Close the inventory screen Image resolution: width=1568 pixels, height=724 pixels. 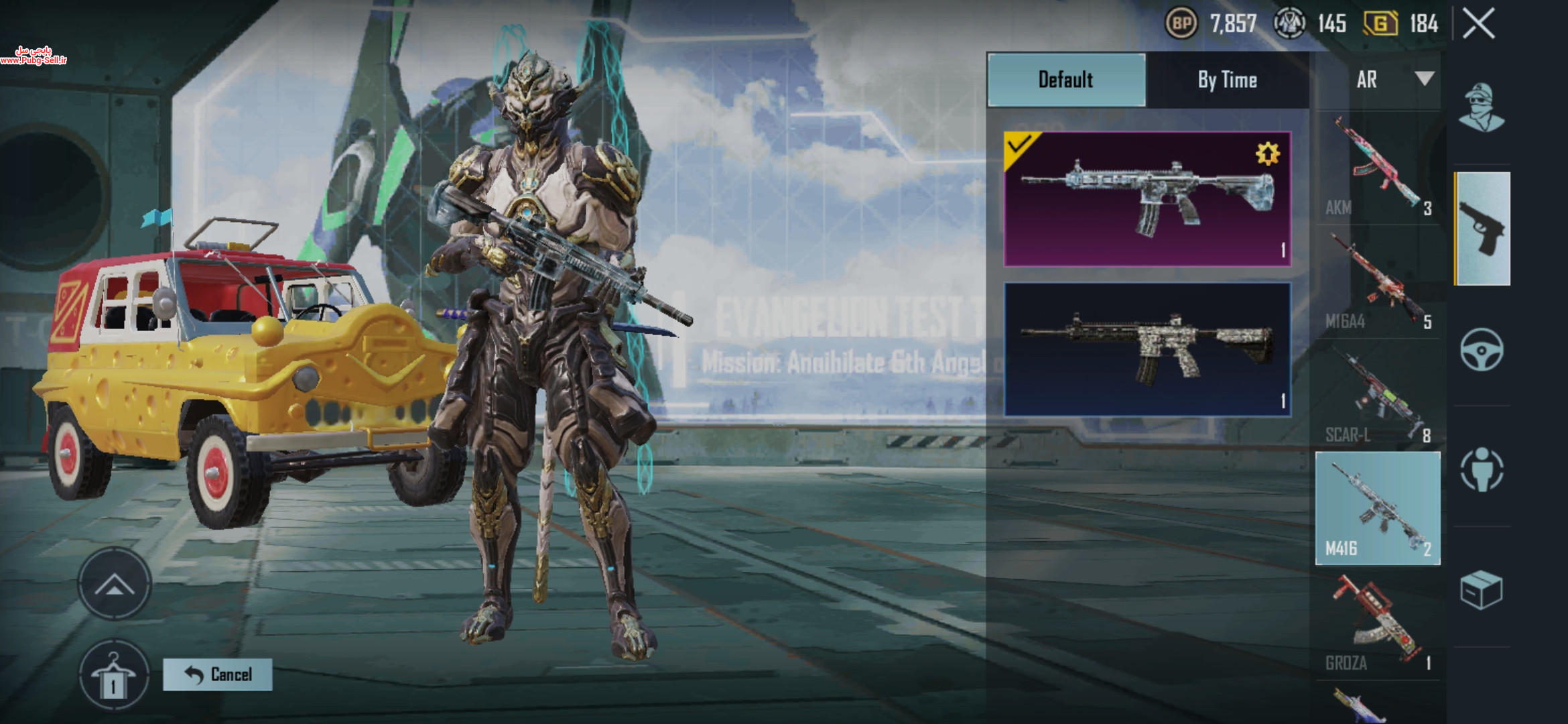(1478, 25)
